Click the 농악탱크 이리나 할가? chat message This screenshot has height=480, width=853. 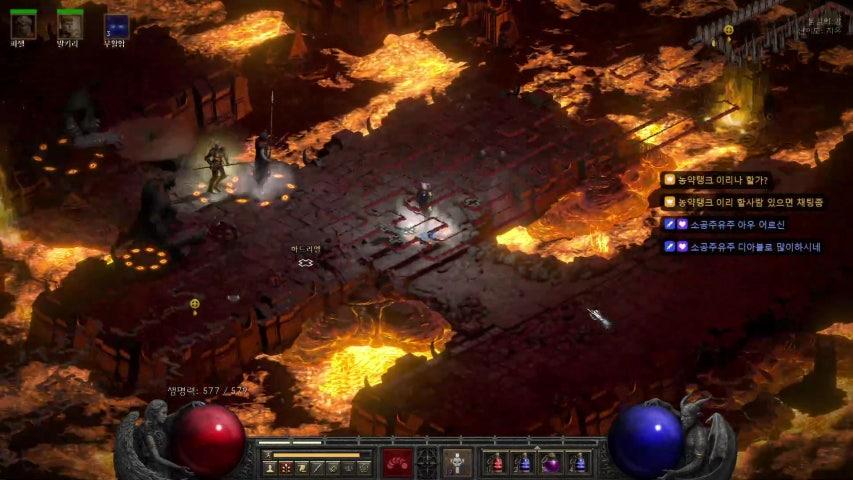722,181
